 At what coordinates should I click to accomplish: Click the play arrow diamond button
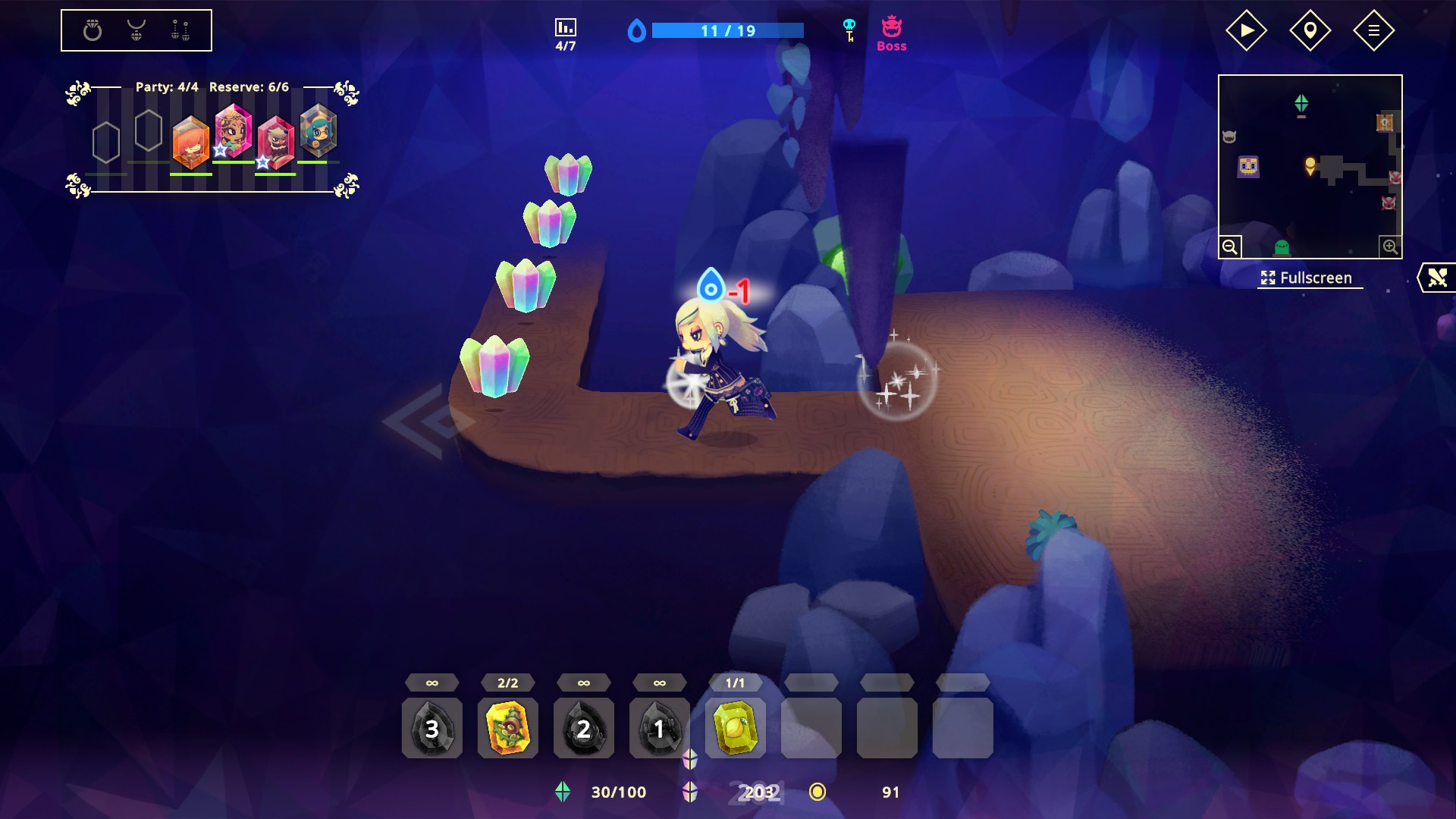click(1246, 30)
